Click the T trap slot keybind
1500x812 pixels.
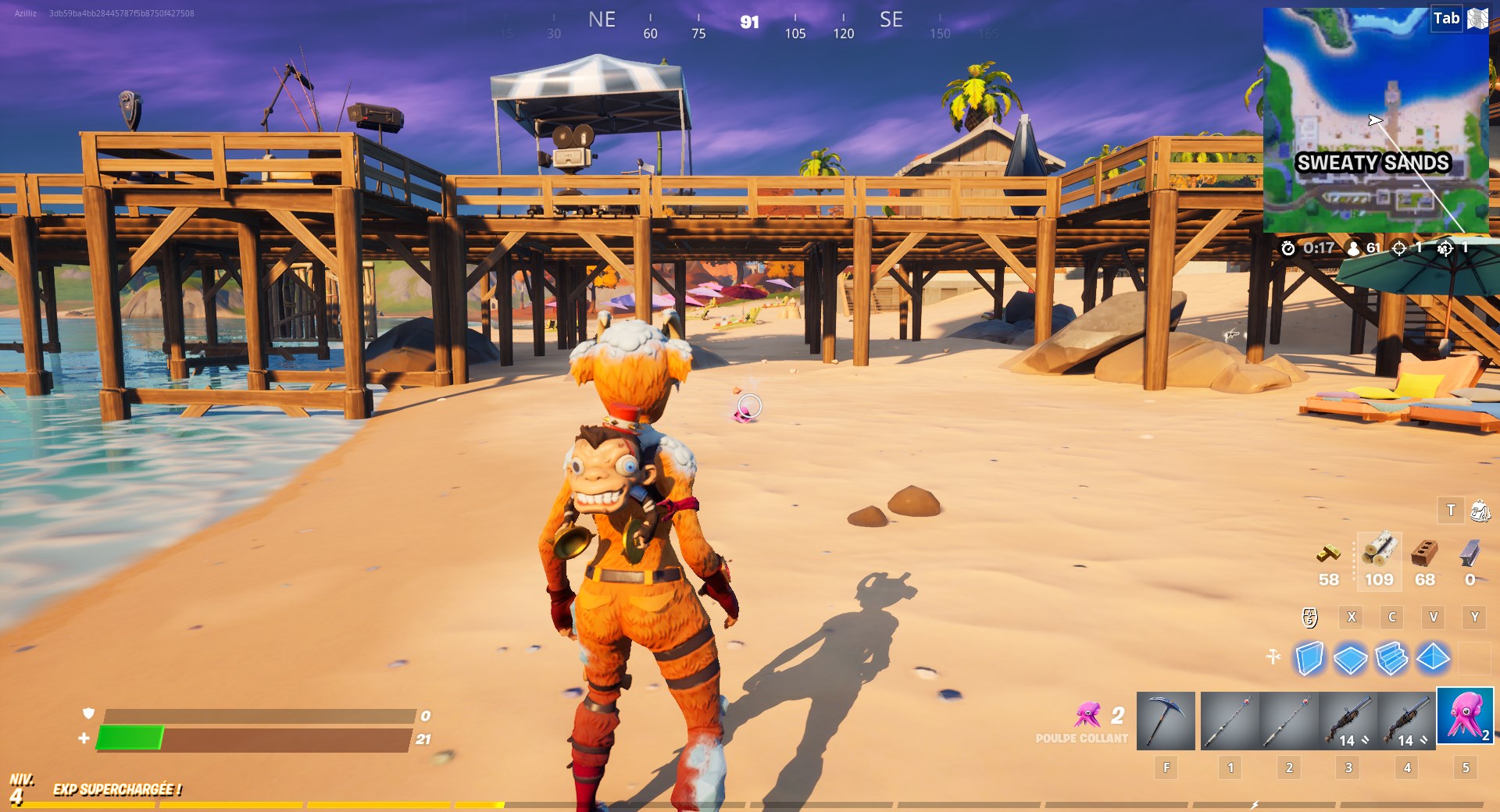pos(1451,511)
